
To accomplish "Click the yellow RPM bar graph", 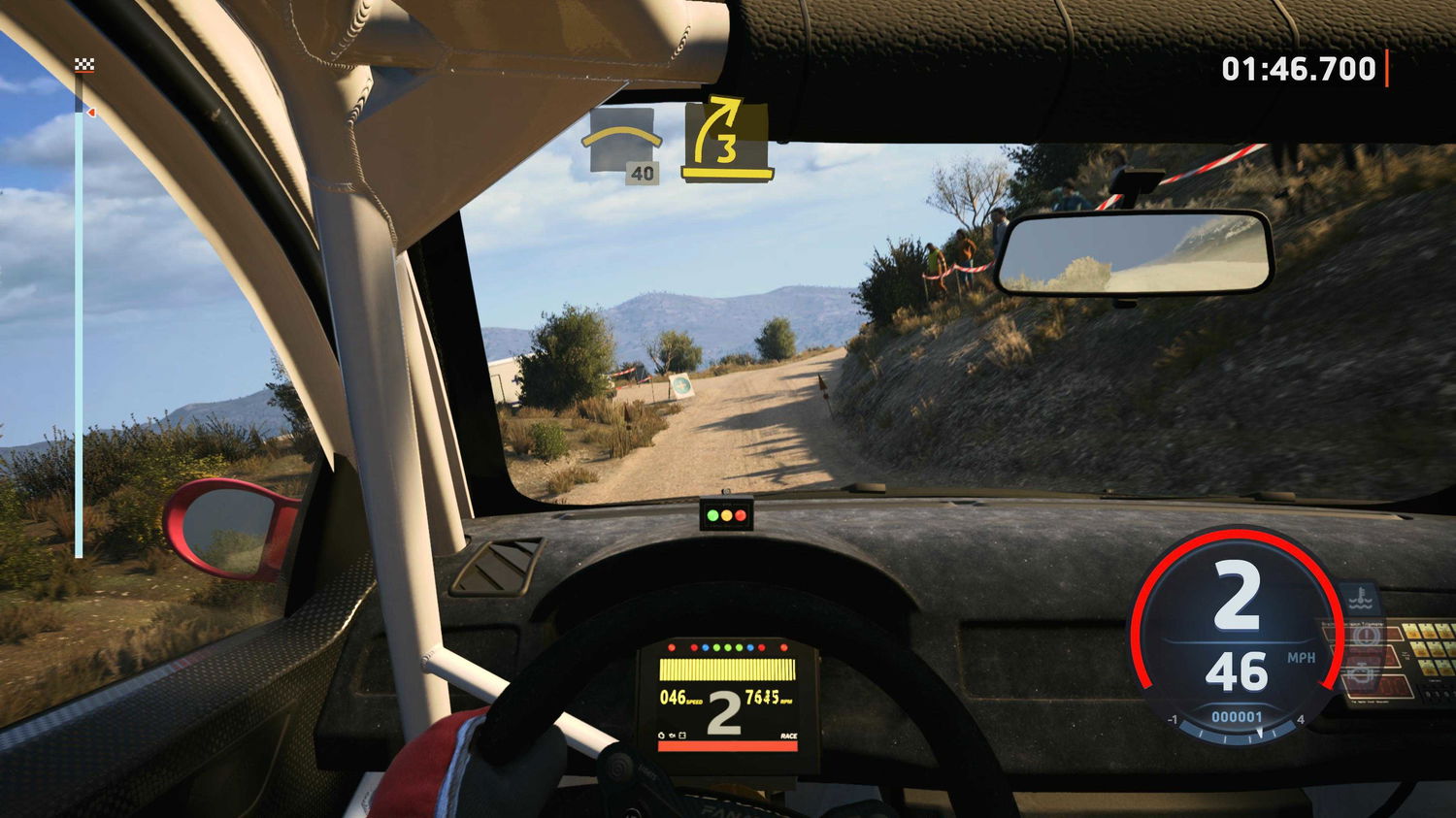I will pos(727,670).
